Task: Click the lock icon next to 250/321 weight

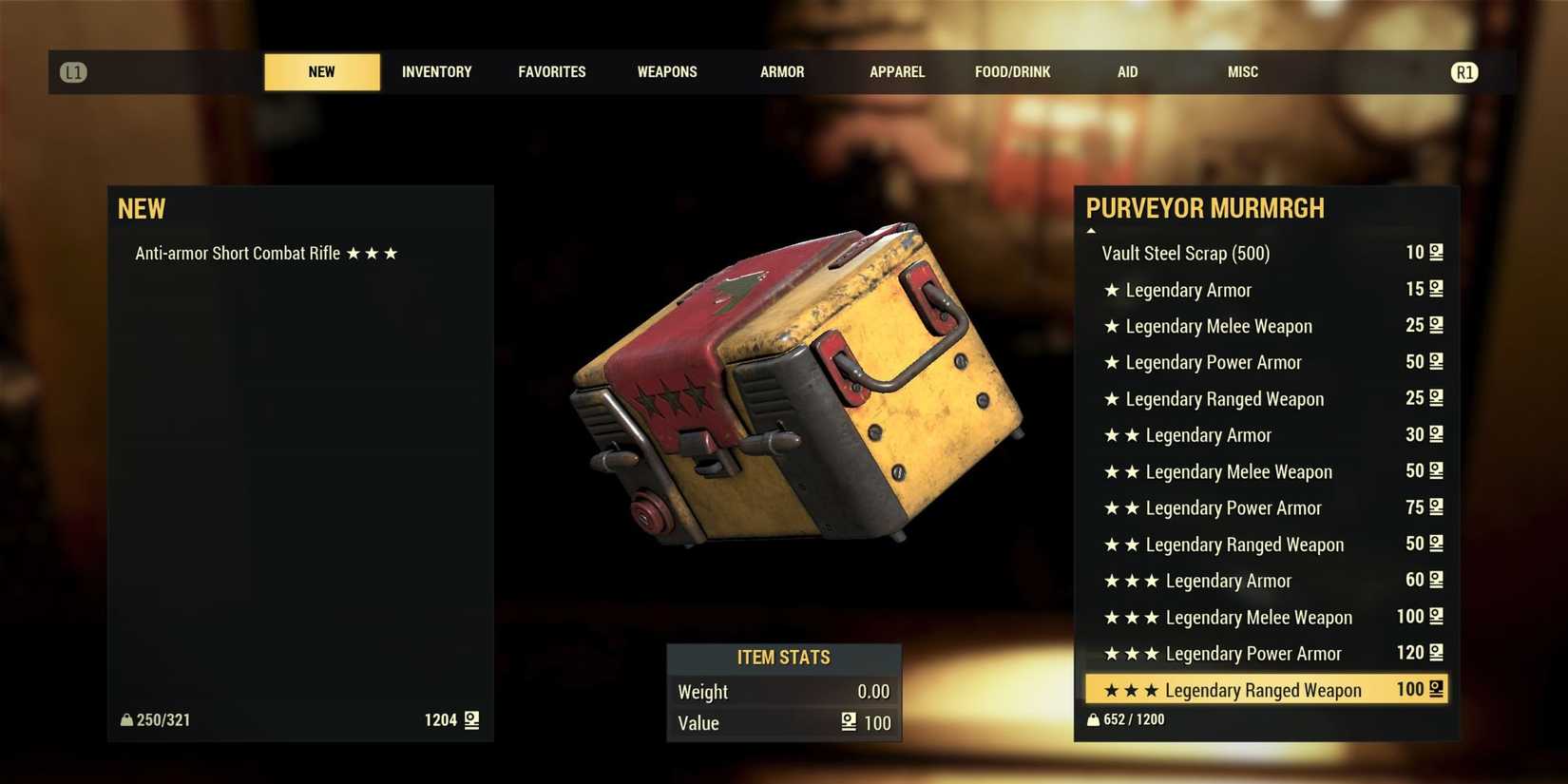Action: (126, 719)
